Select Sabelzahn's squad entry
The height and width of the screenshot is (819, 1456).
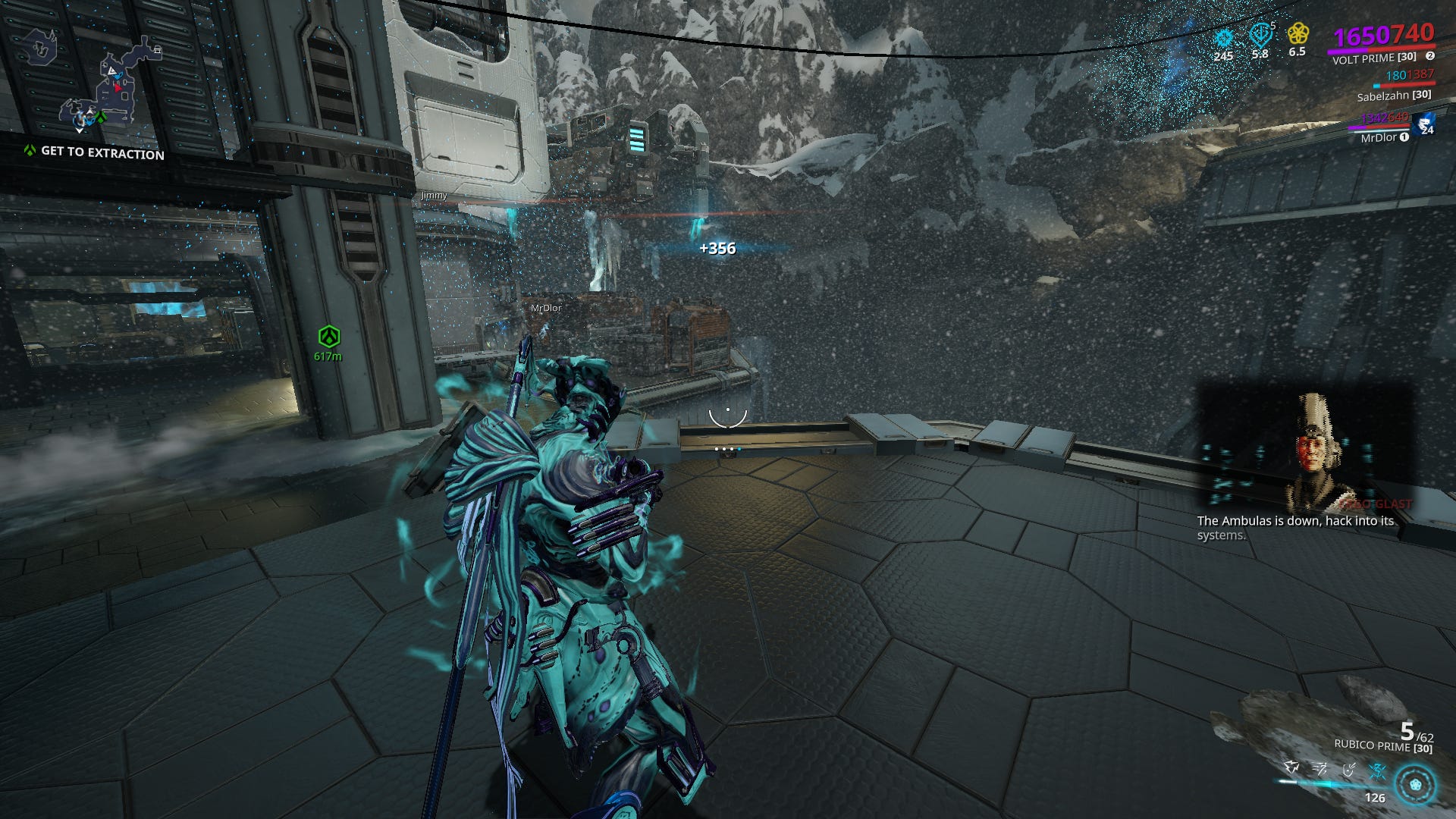pyautogui.click(x=1393, y=96)
